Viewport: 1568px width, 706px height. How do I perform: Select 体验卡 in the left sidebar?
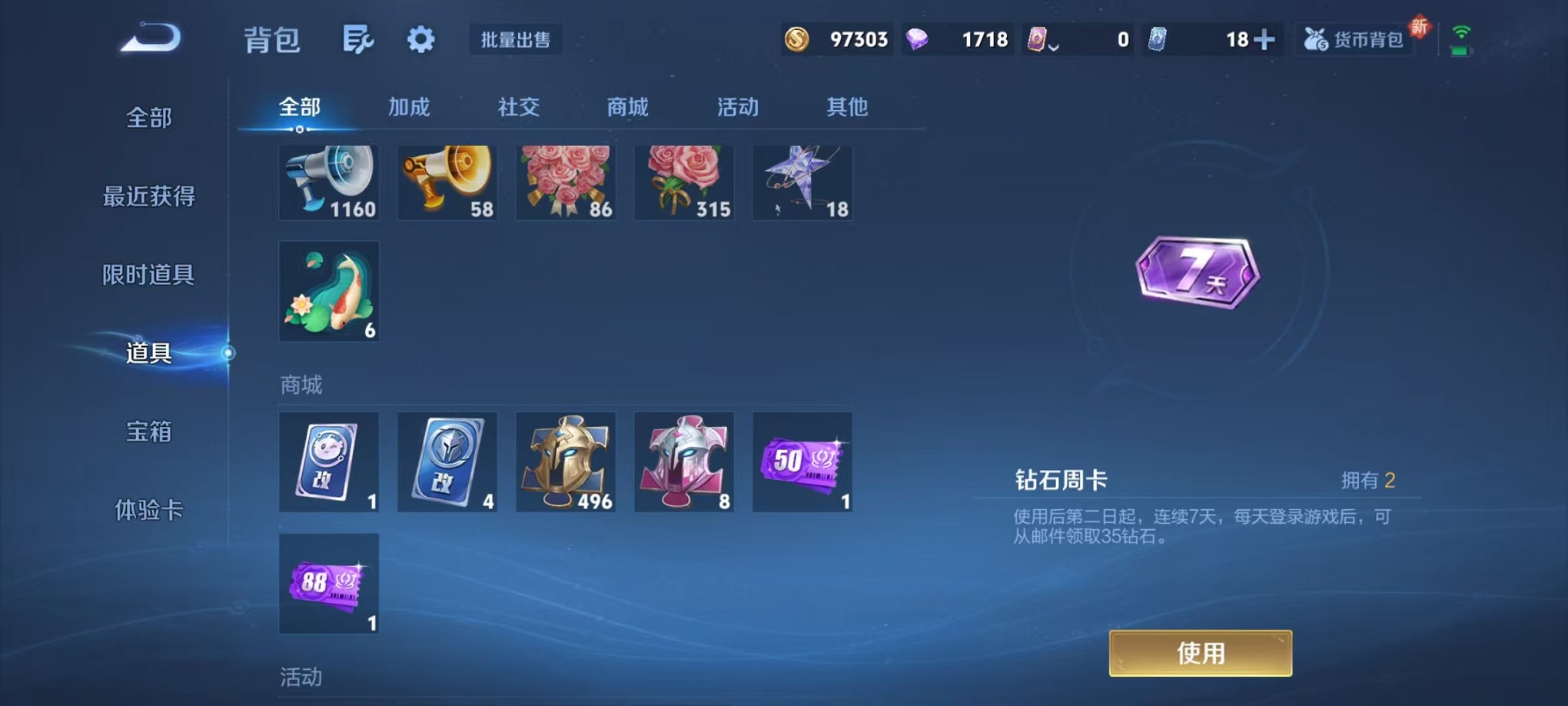[x=149, y=511]
